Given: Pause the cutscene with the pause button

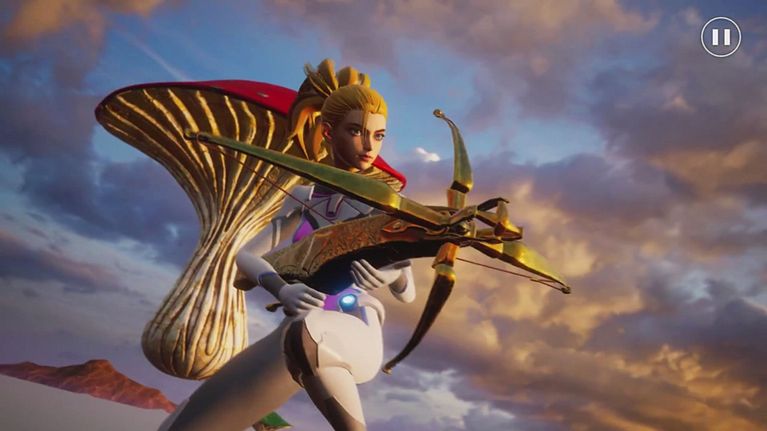Looking at the screenshot, I should pyautogui.click(x=720, y=37).
